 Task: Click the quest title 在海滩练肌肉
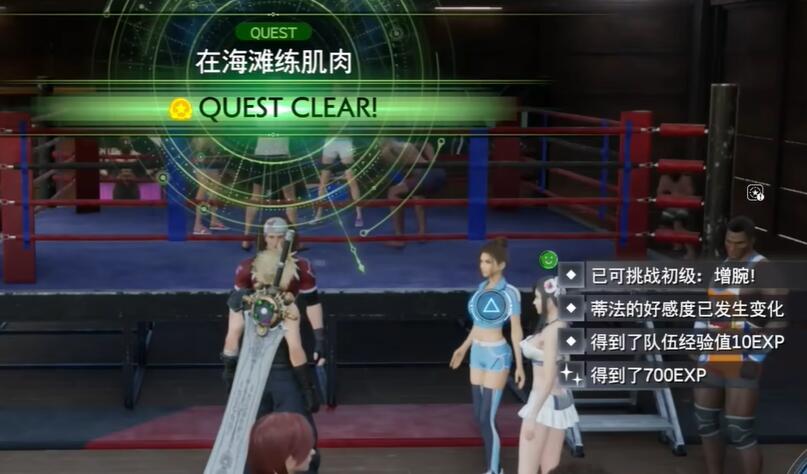click(273, 64)
